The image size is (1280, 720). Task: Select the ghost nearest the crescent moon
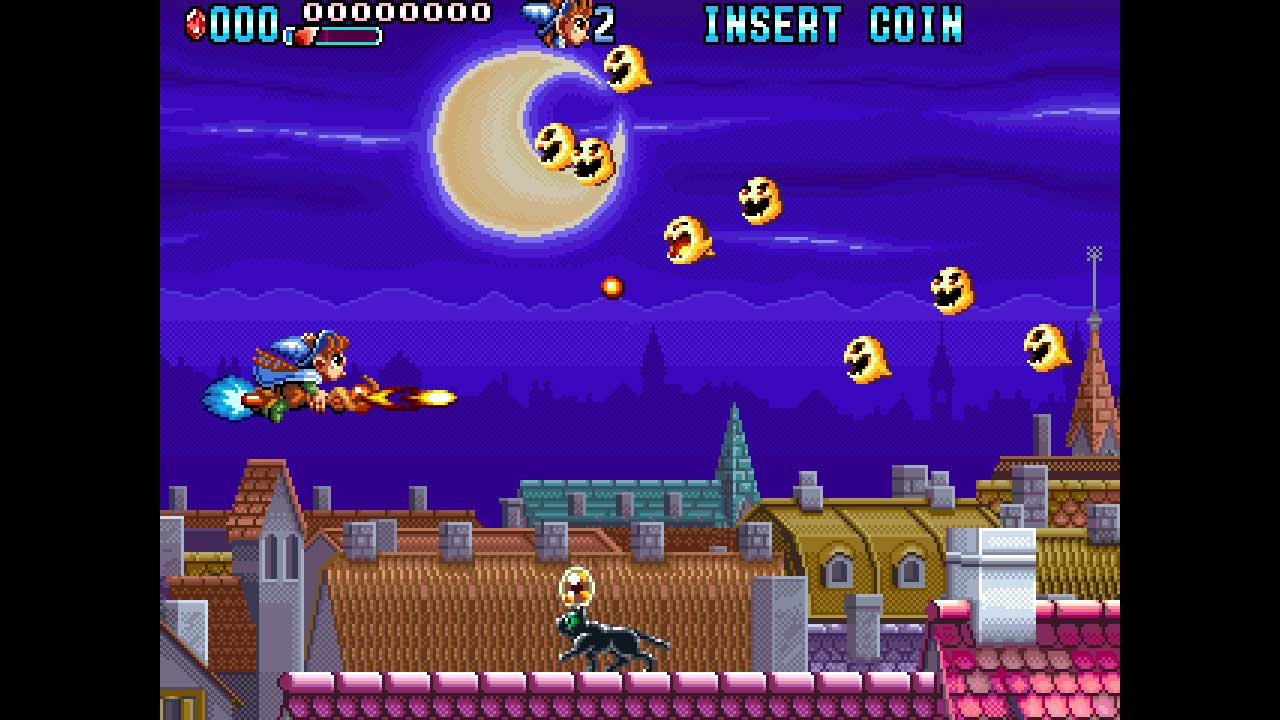625,70
